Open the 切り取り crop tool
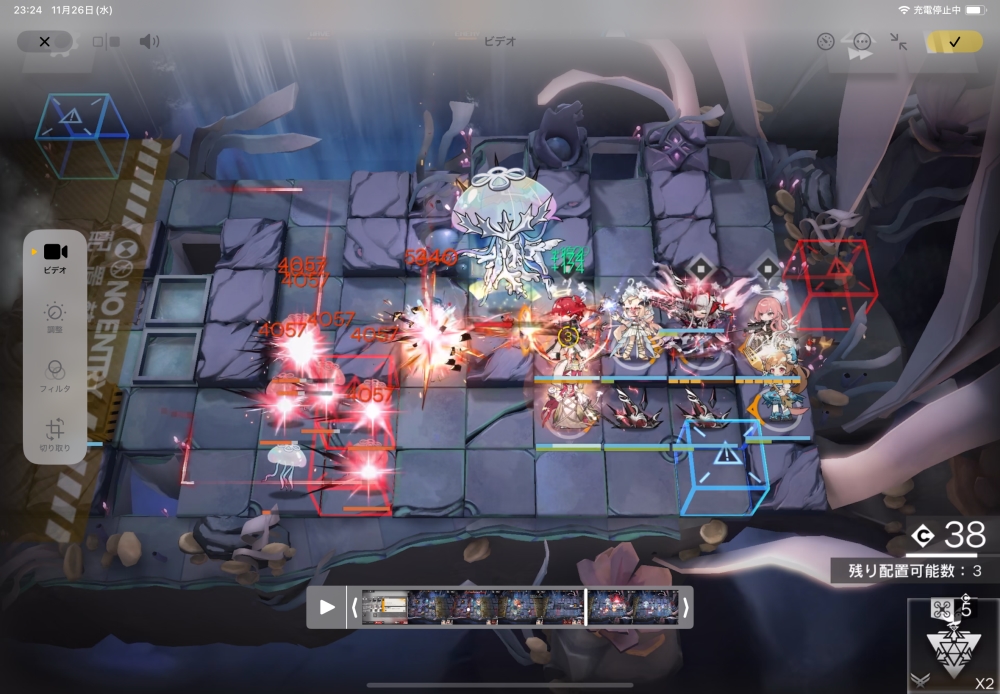The image size is (1000, 694). [55, 435]
